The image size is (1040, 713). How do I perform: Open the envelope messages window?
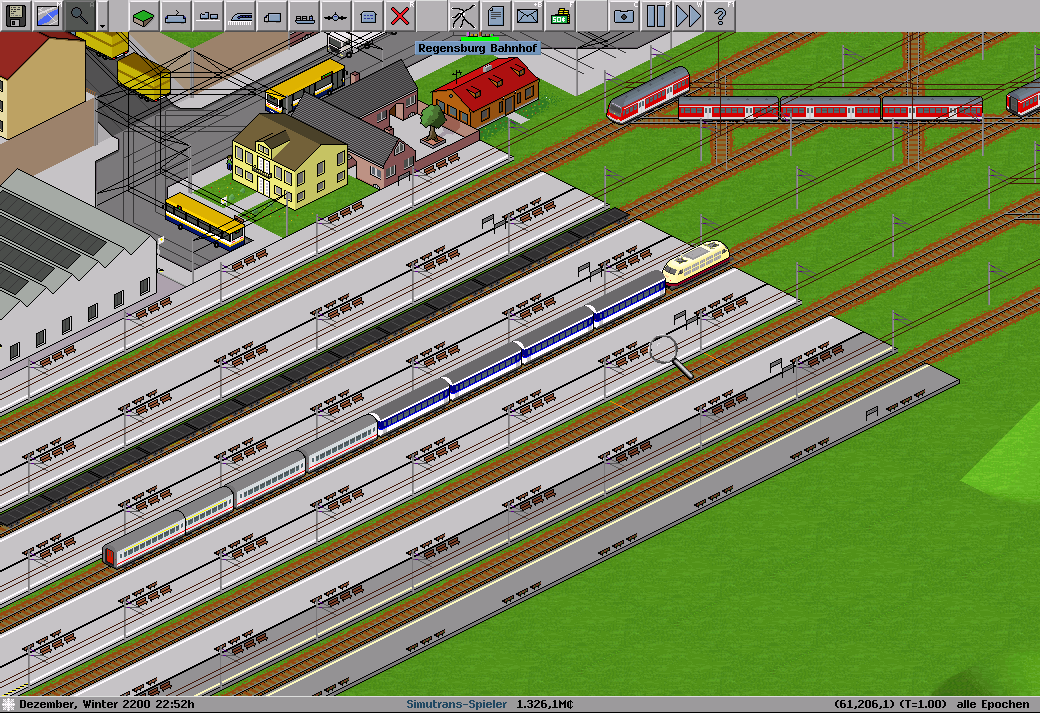click(x=527, y=15)
